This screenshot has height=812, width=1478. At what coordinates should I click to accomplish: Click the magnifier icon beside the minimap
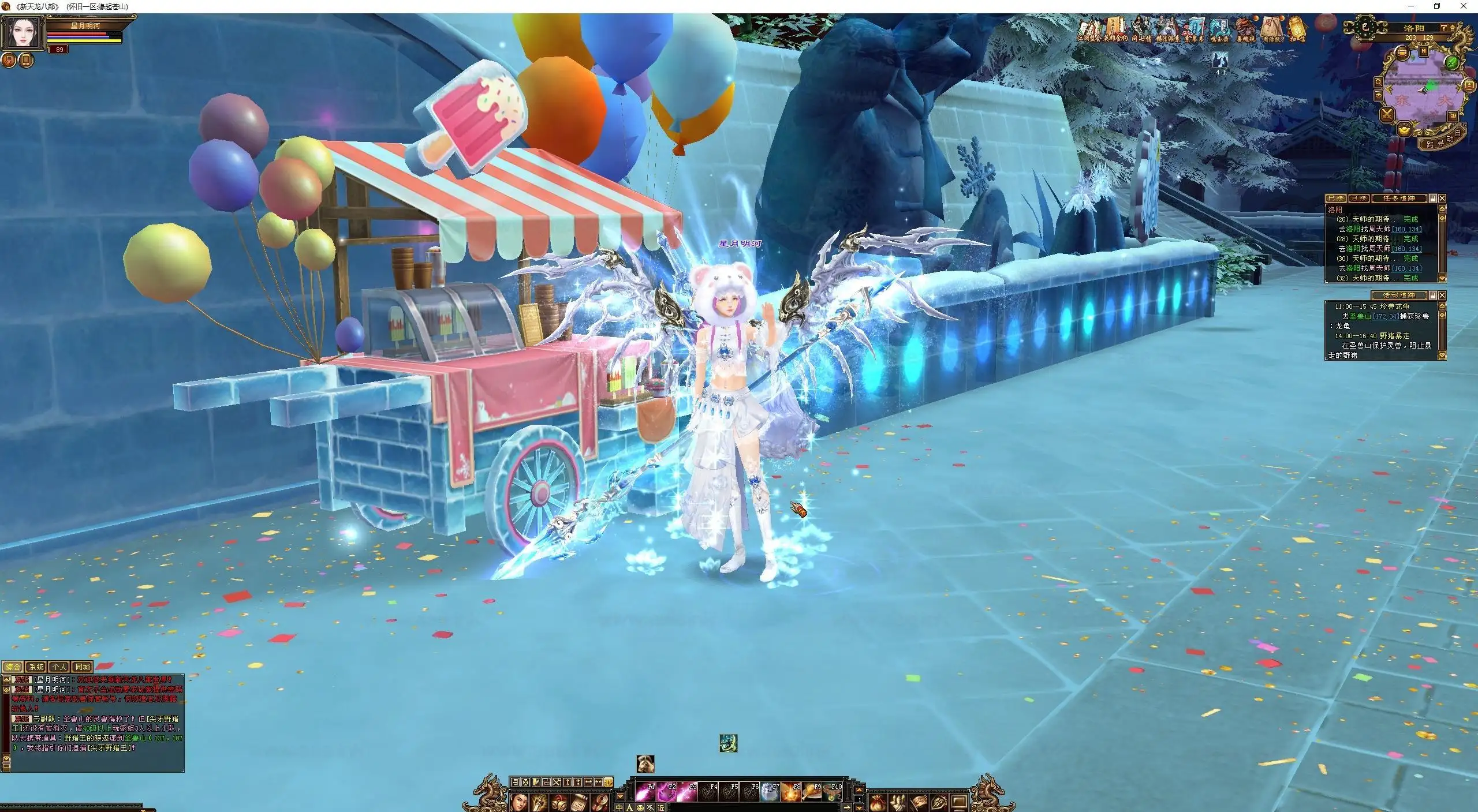(1379, 81)
